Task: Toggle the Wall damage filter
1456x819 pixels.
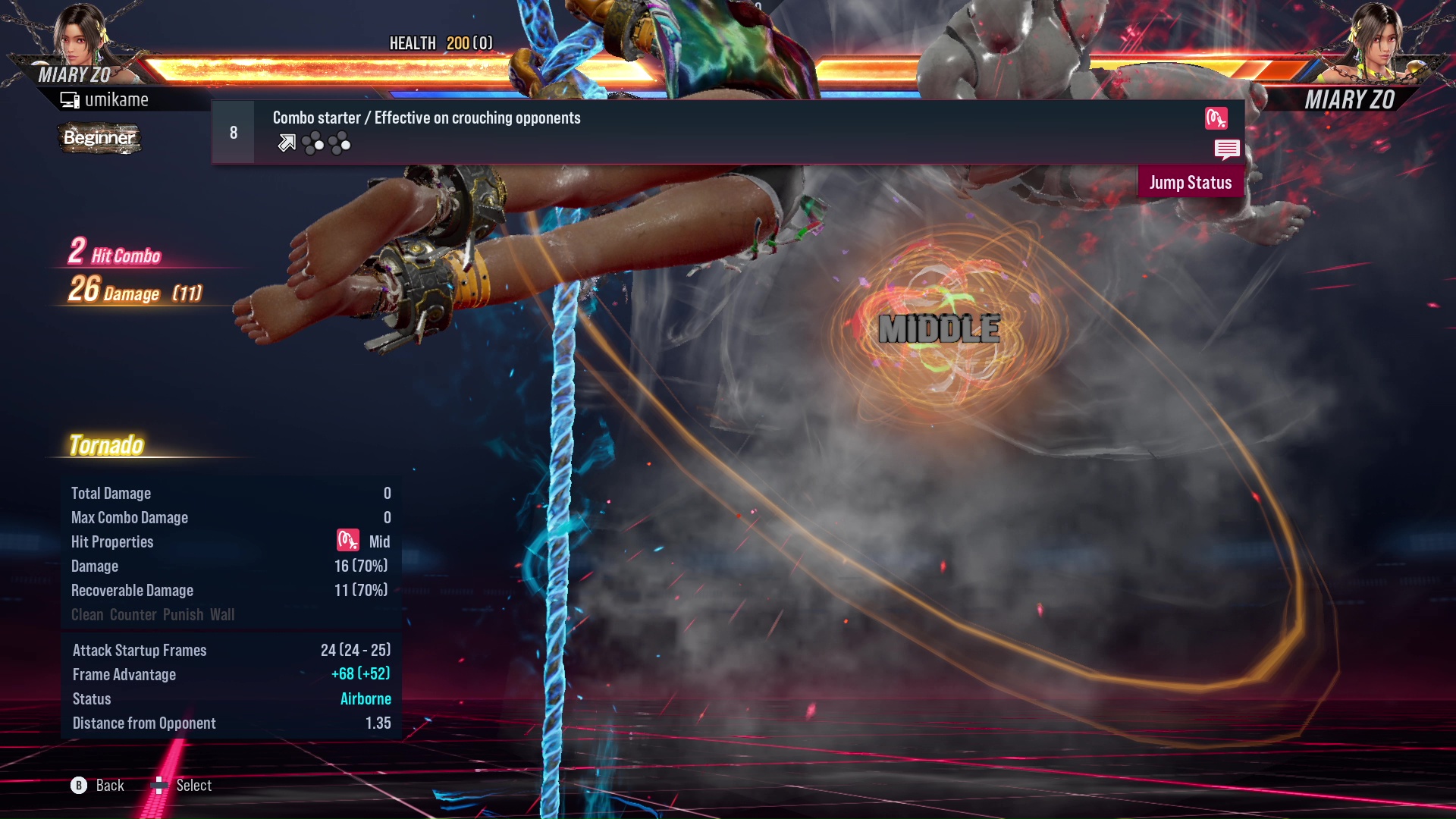Action: click(x=224, y=614)
